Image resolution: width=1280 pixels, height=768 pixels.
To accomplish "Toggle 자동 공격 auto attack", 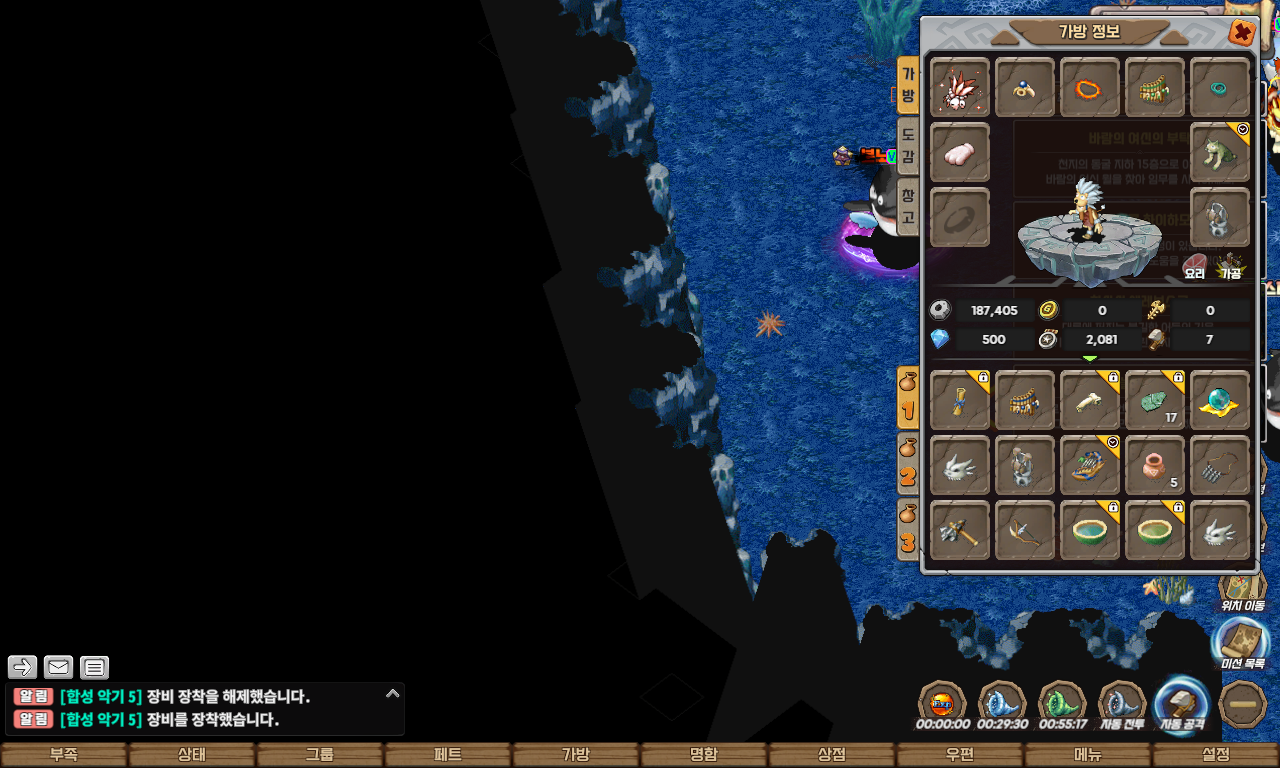I will pyautogui.click(x=1181, y=705).
